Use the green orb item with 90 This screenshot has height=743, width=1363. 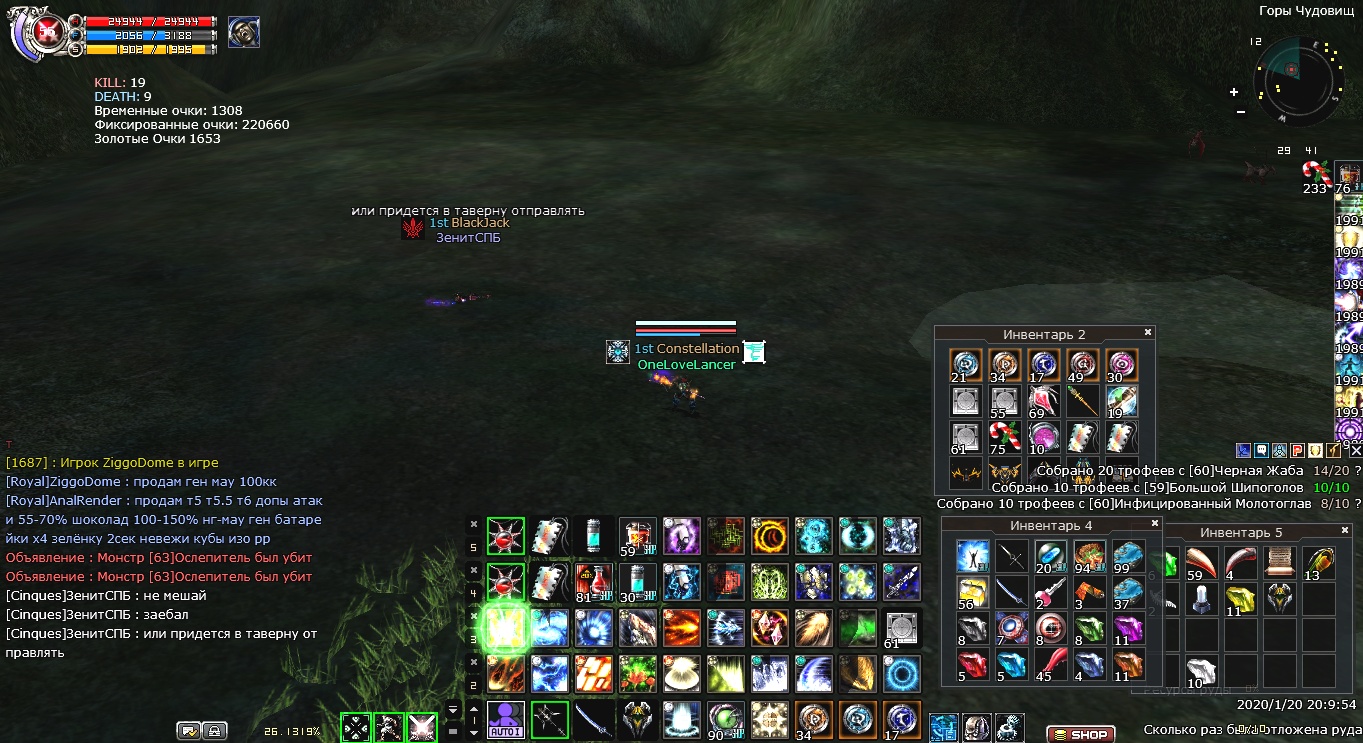click(724, 720)
